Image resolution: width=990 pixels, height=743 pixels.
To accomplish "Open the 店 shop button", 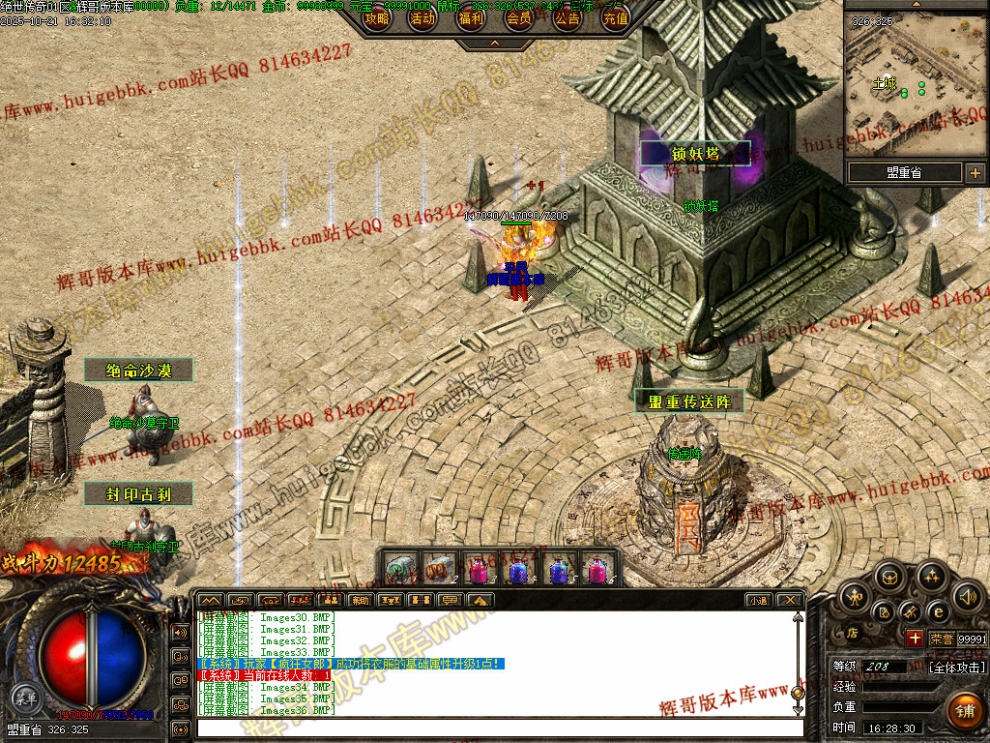I will tap(853, 633).
